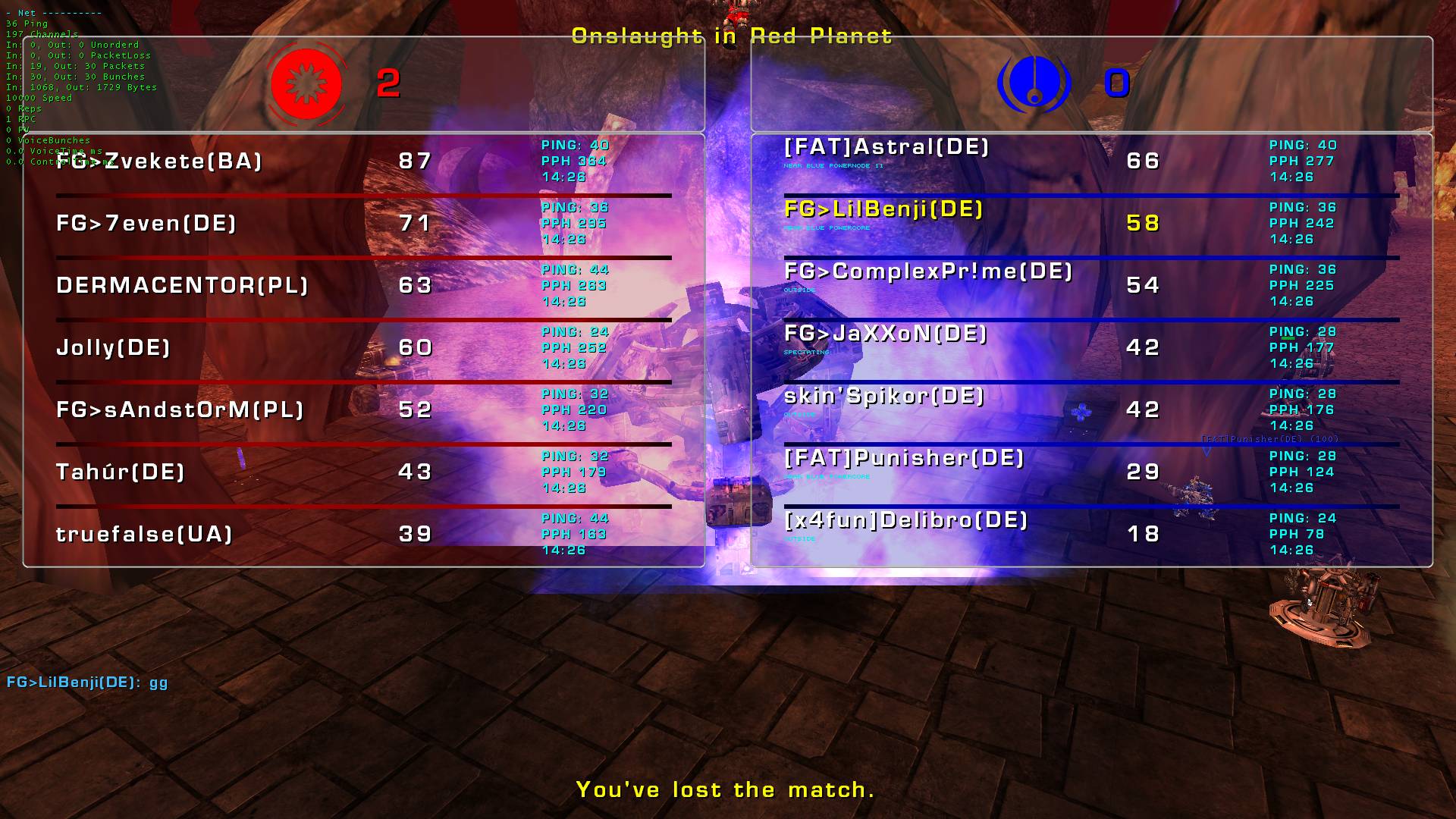Choose truefalse(UA) from the red team
Screen dimensions: 1456x819
[x=144, y=535]
